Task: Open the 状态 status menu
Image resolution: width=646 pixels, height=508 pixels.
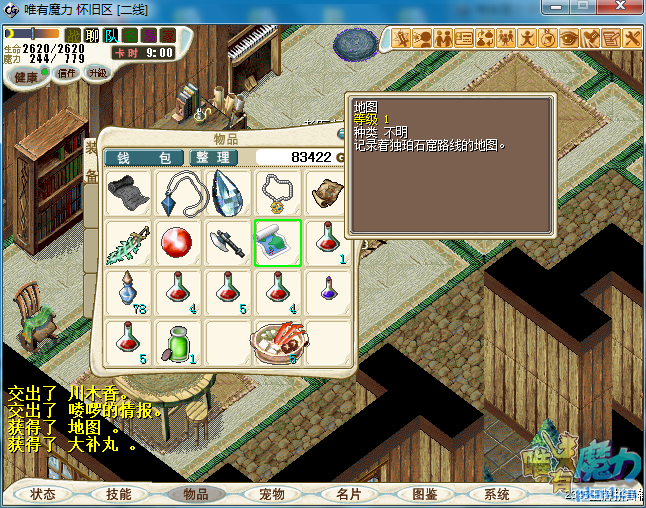Action: (43, 494)
